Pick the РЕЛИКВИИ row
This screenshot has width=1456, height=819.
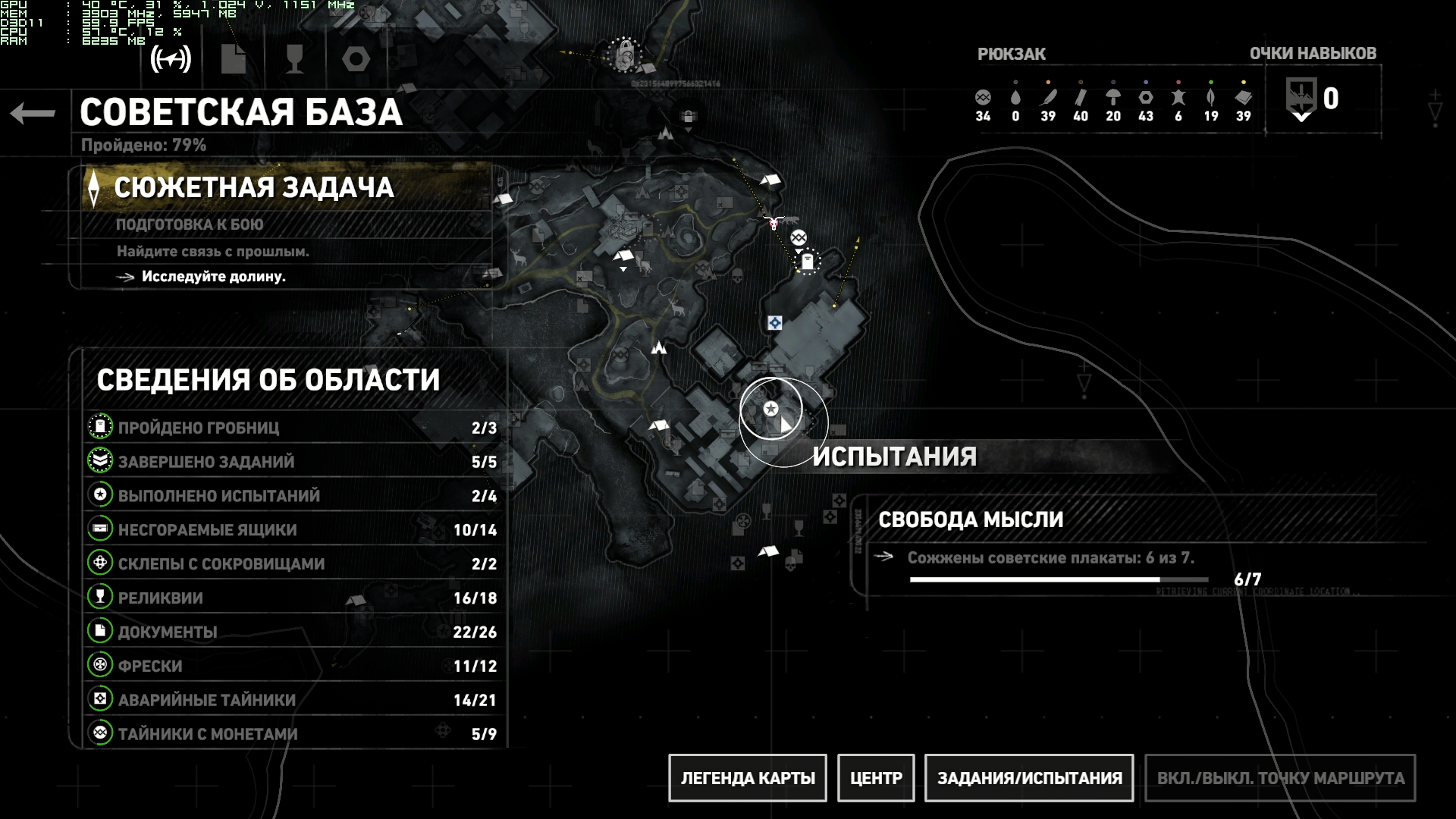tap(292, 598)
